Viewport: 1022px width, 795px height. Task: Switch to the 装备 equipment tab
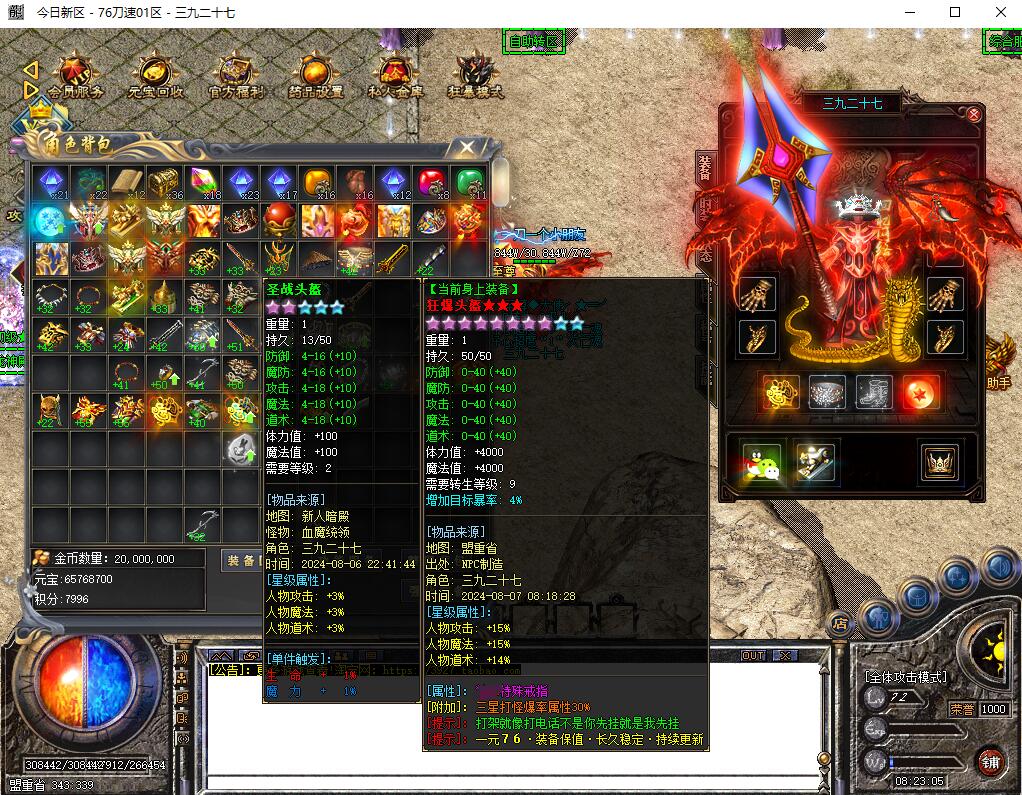point(704,170)
